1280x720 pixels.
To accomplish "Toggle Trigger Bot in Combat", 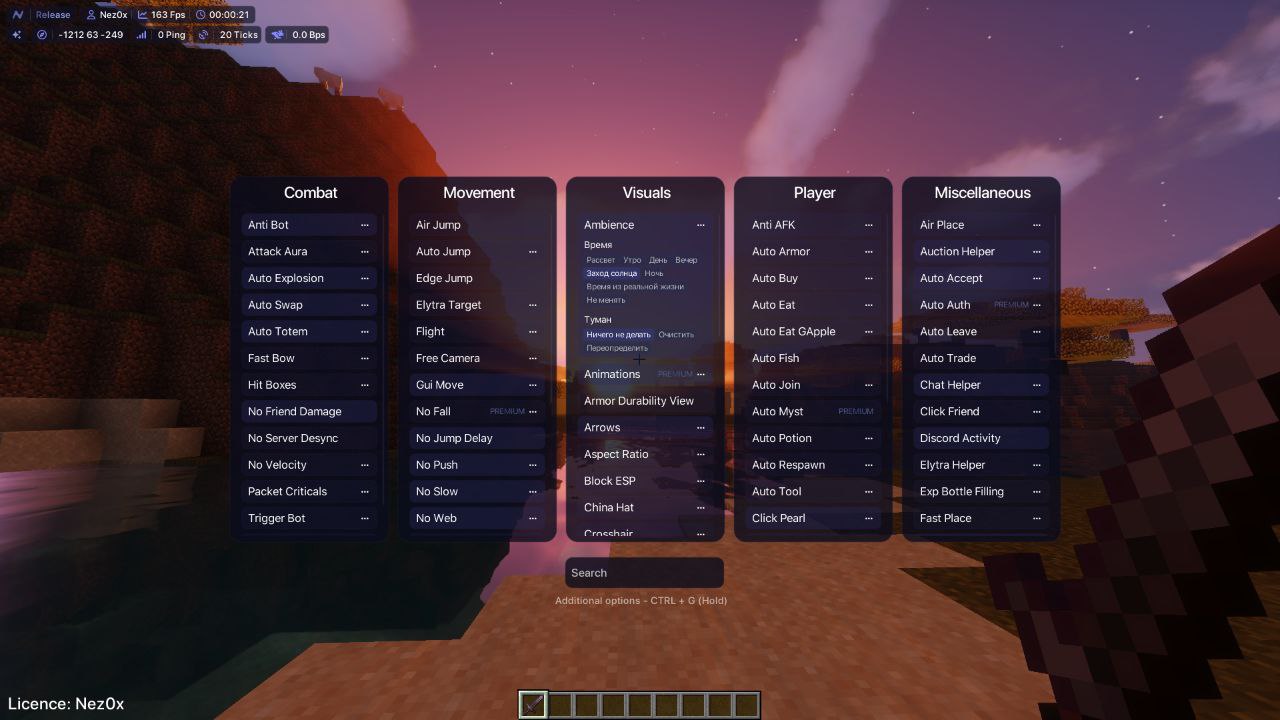I will pos(277,518).
